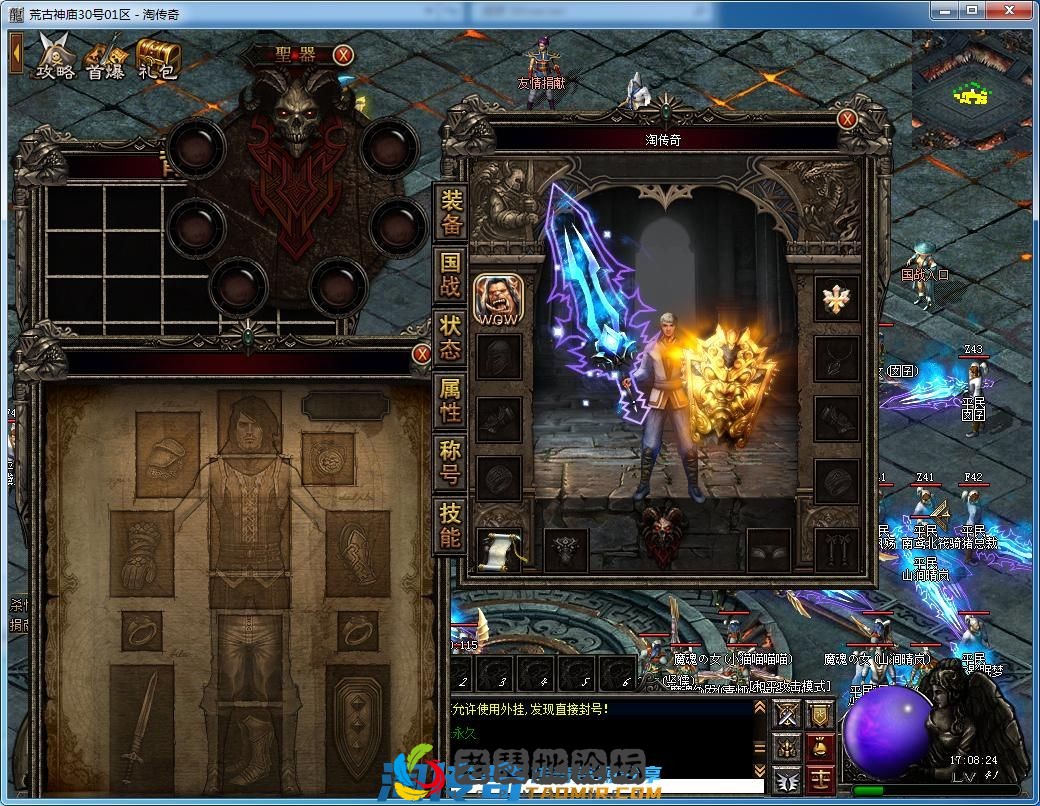Open the 攻略 strategy guide

coord(56,56)
